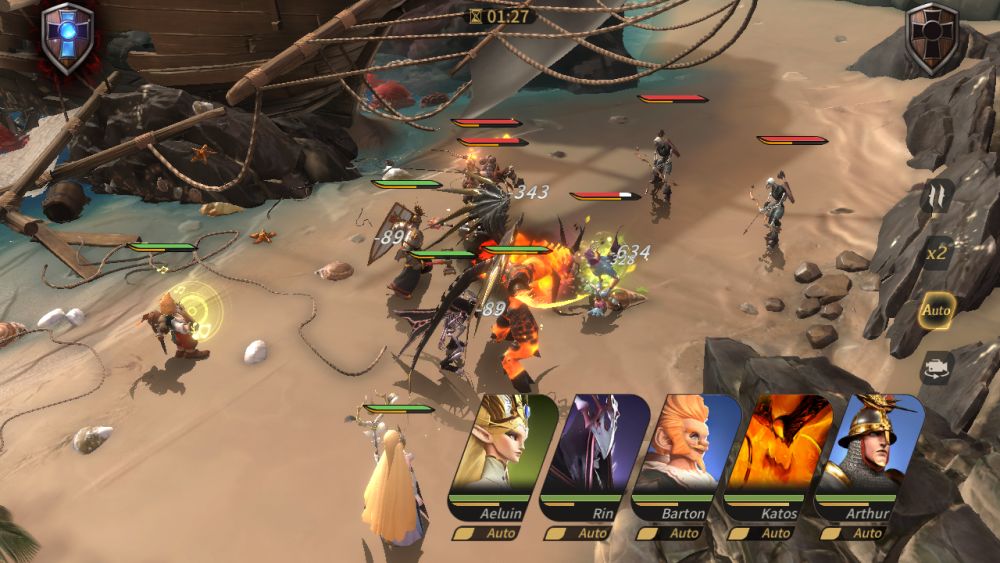Toggle the x2 battle speed
Image resolution: width=1000 pixels, height=563 pixels.
tap(936, 253)
